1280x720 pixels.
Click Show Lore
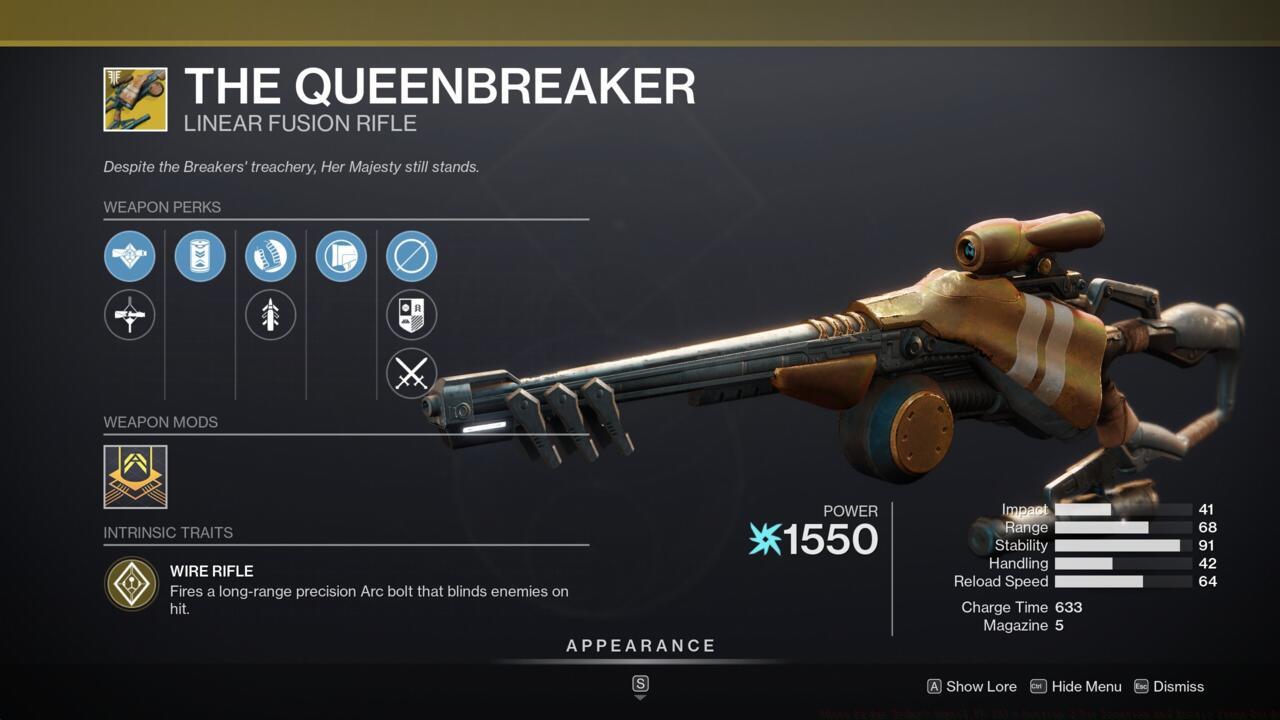click(981, 687)
